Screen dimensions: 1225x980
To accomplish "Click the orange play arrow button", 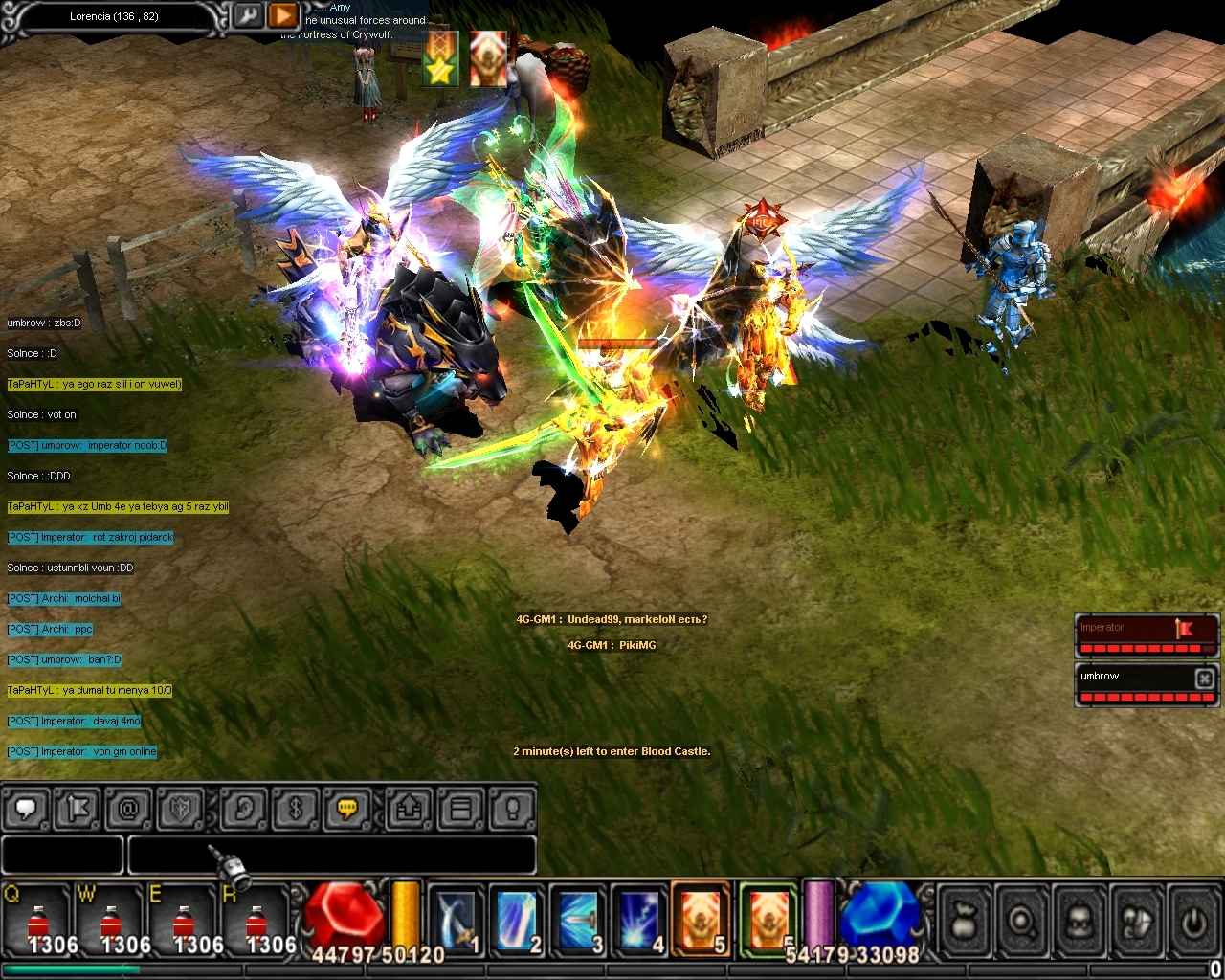I will pos(282,16).
